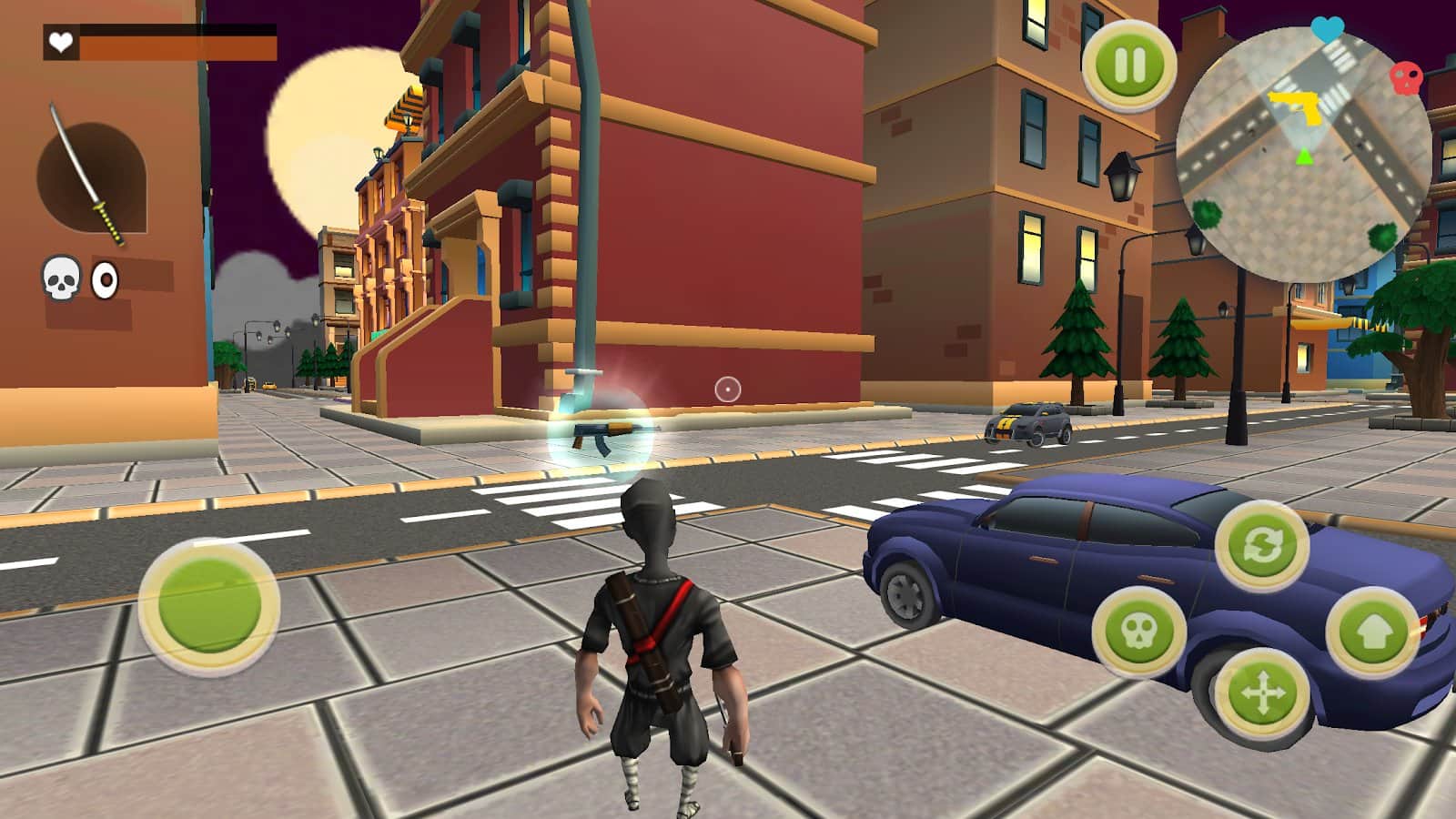Select the pink skull enemy marker near the minimap
1456x819 pixels.
click(x=1407, y=76)
